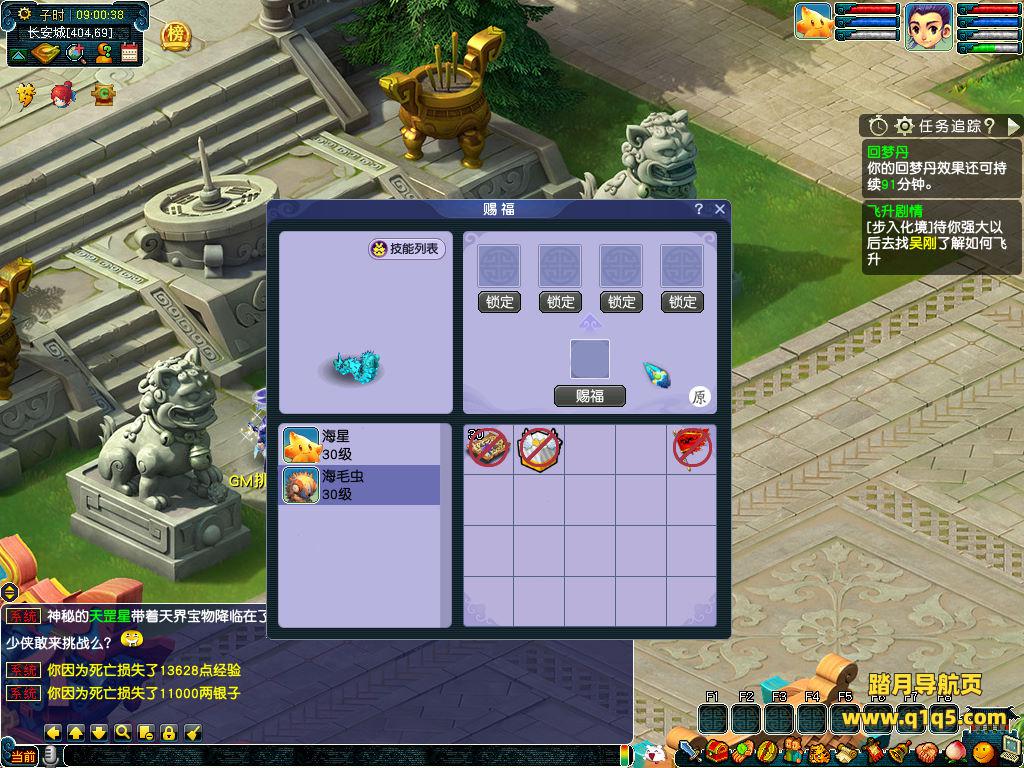Open the treasure chest icon in bottom toolbar
Image resolution: width=1024 pixels, height=768 pixels.
click(716, 751)
